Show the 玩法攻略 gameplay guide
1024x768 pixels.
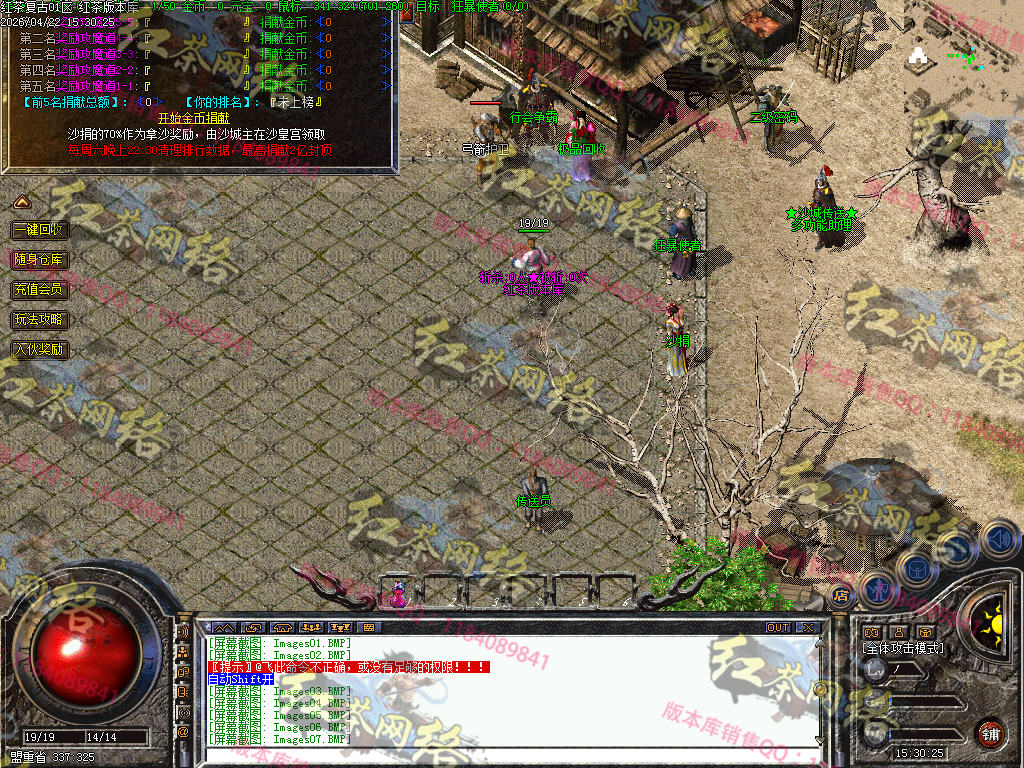click(x=39, y=319)
